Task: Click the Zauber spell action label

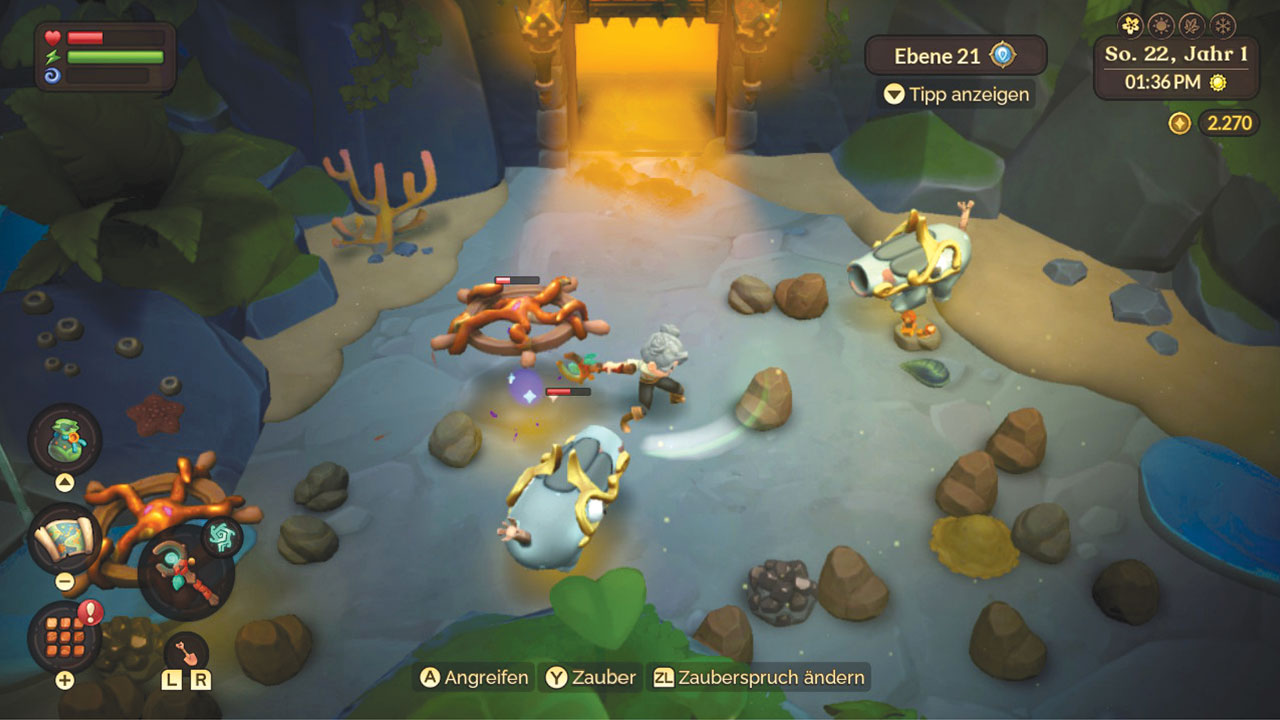Action: click(591, 677)
